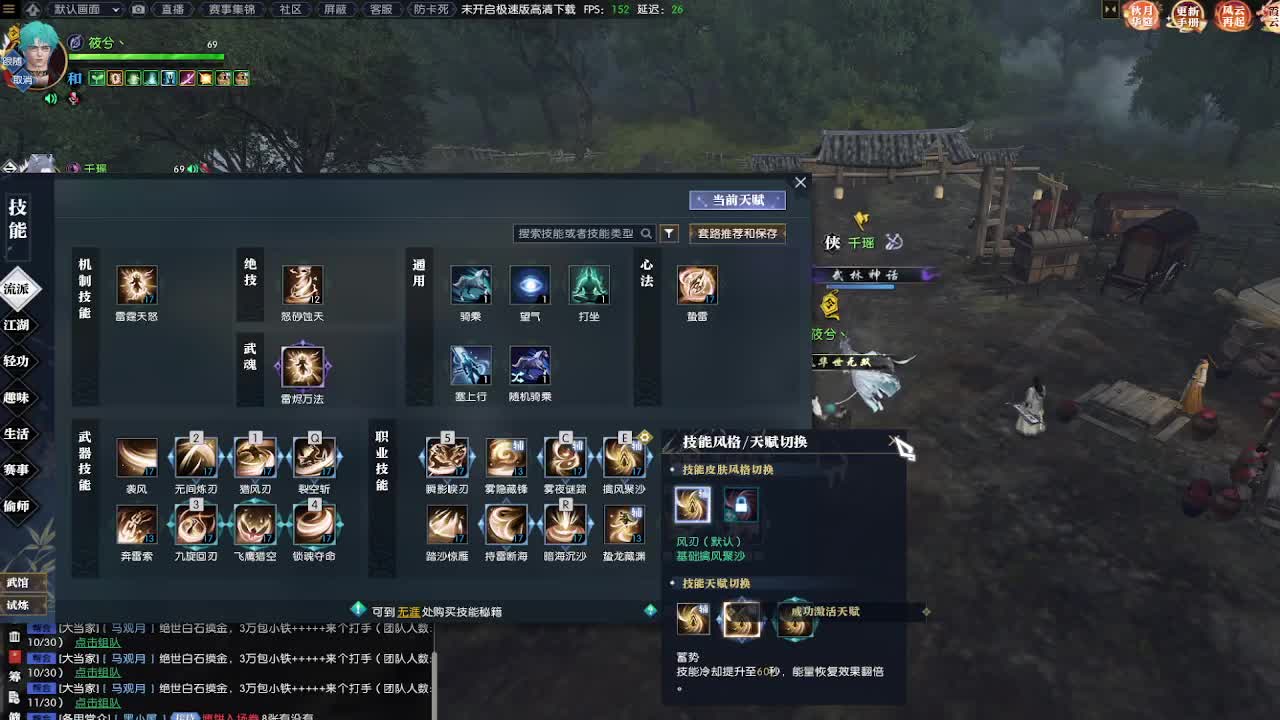Viewport: 1280px width, 720px height.
Task: Select the 暗海沉沙 skill bound to R
Action: (565, 527)
